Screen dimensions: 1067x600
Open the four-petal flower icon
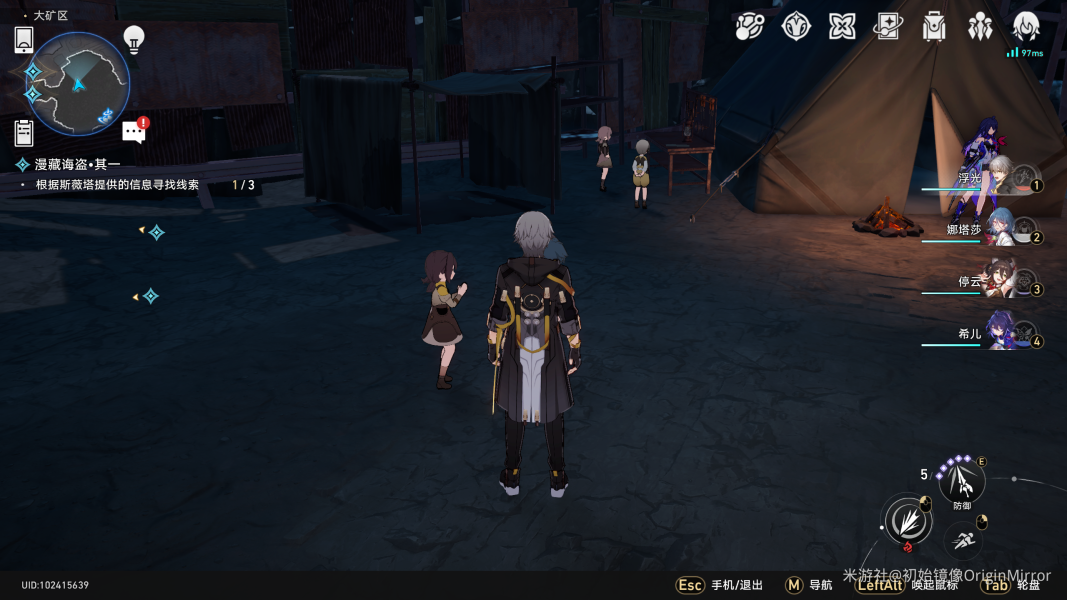[x=842, y=27]
